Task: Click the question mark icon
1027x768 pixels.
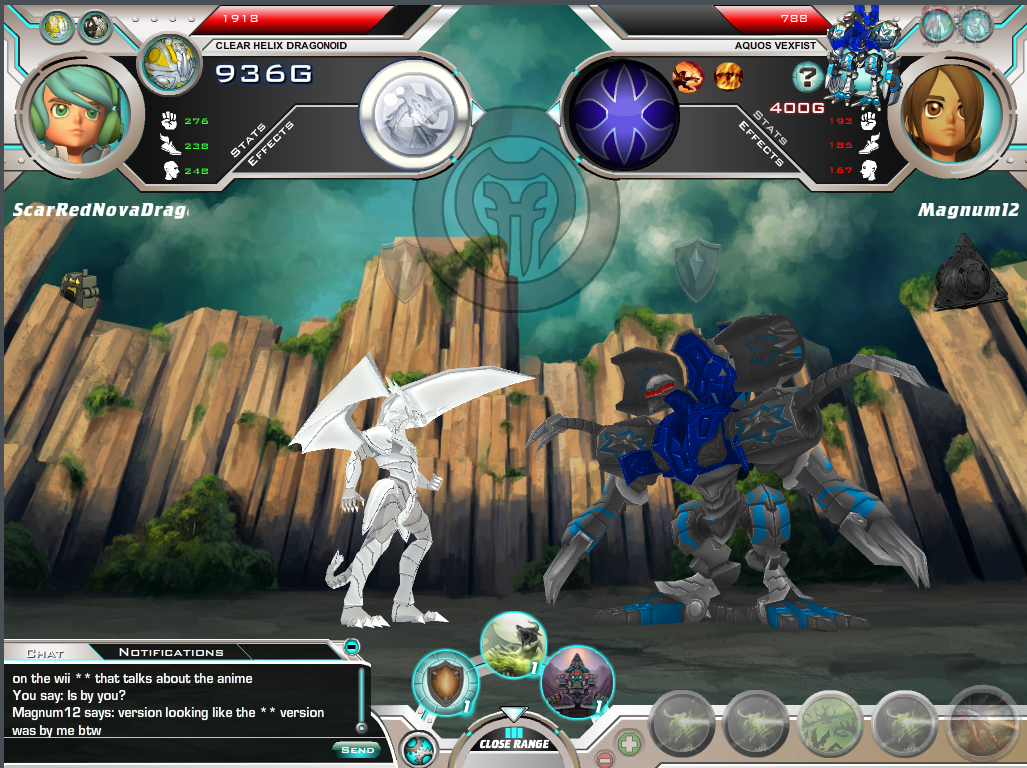Action: [x=806, y=76]
